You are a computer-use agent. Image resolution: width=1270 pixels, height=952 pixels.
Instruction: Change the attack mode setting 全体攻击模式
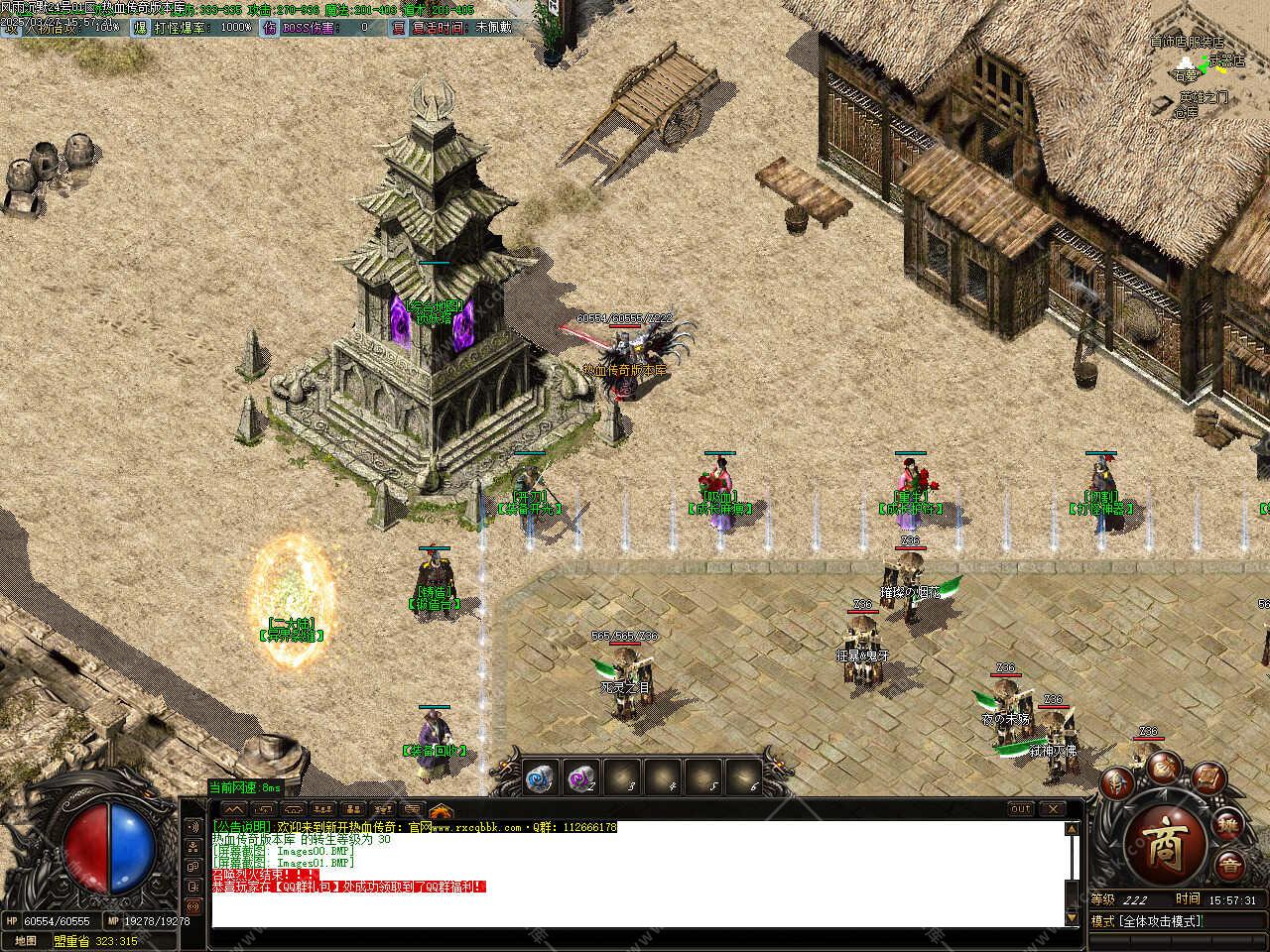[x=1160, y=921]
